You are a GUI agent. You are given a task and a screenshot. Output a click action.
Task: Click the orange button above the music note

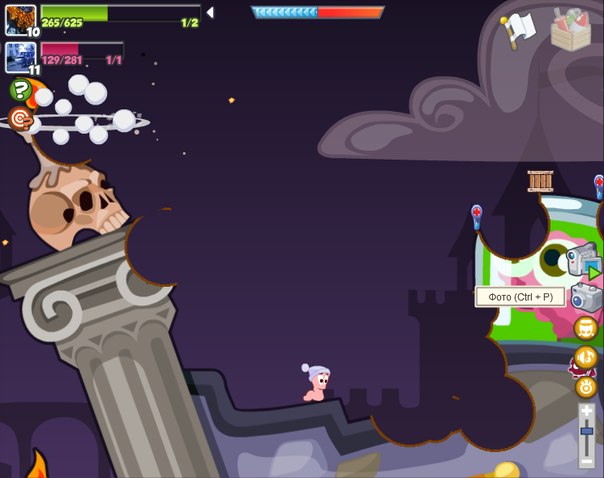tap(585, 328)
